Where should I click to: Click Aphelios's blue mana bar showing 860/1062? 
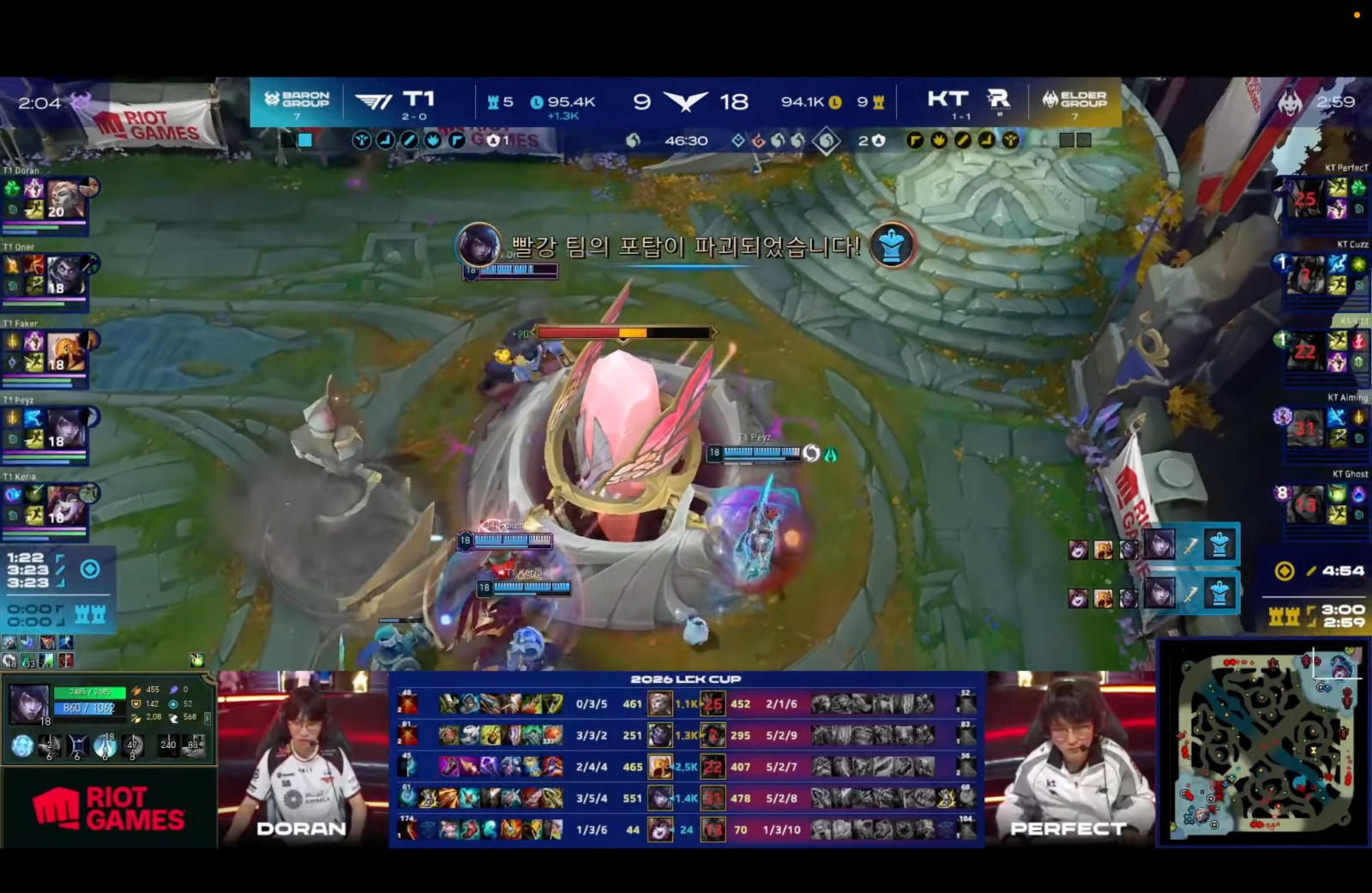pyautogui.click(x=87, y=709)
